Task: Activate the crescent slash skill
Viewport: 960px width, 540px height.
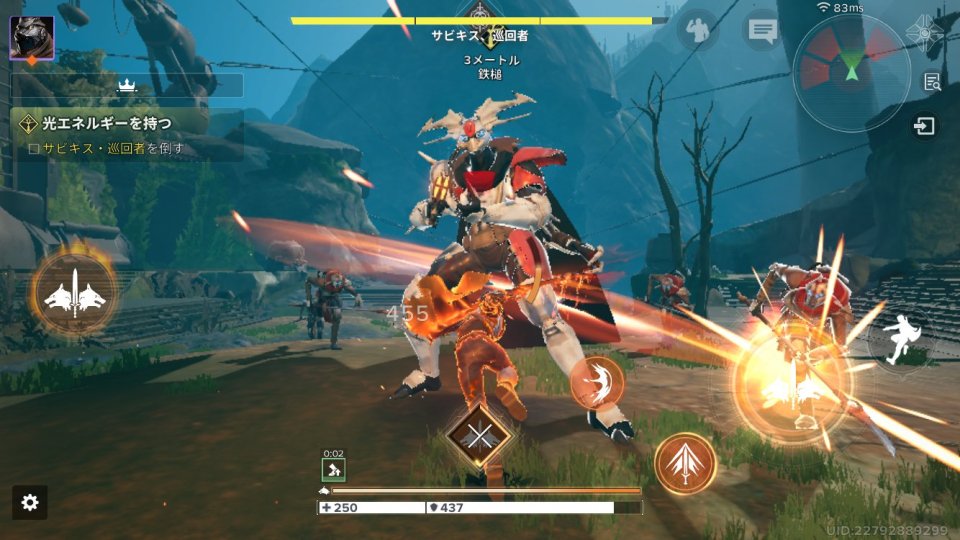Action: [597, 382]
